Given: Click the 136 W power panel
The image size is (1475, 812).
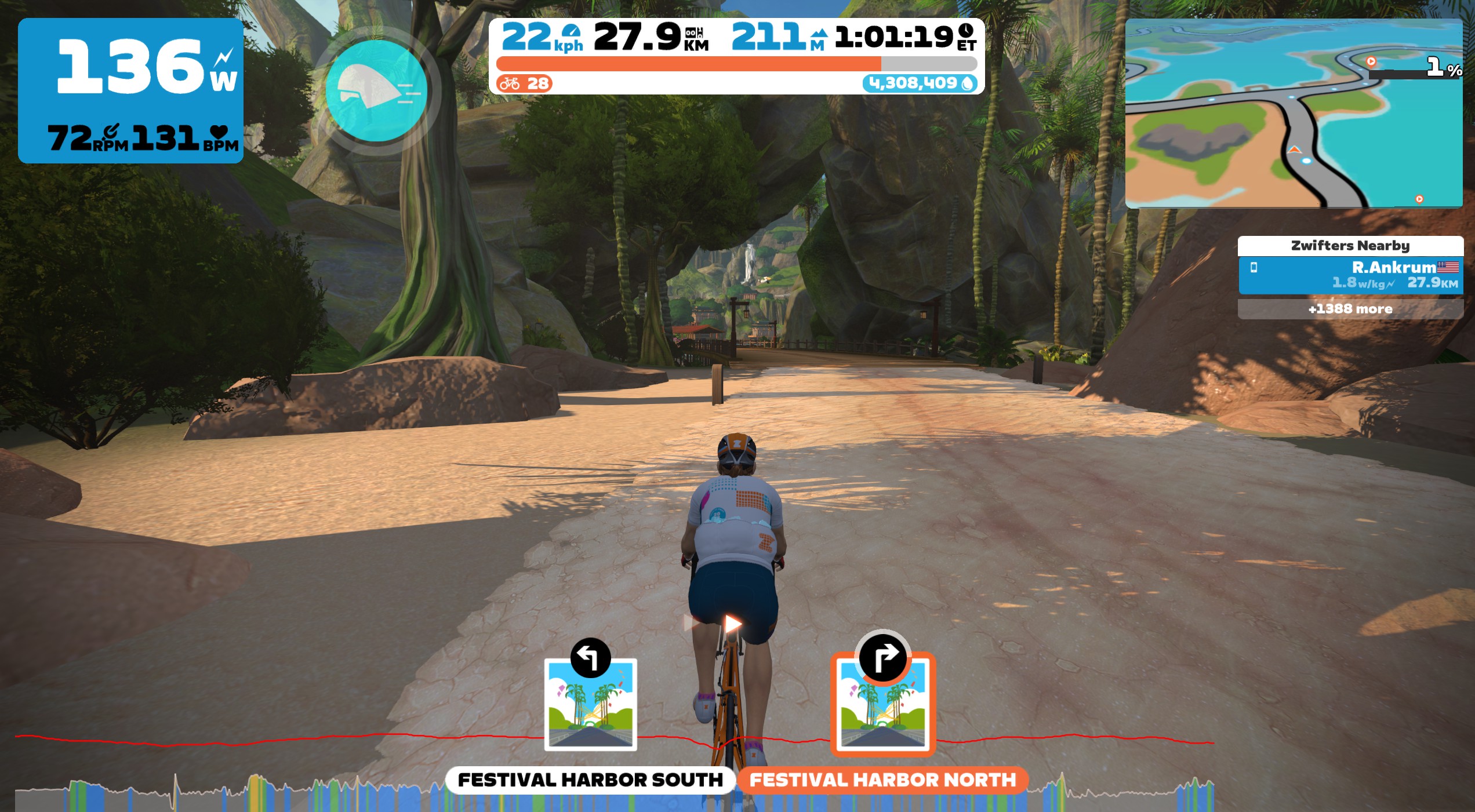Looking at the screenshot, I should pos(130,90).
